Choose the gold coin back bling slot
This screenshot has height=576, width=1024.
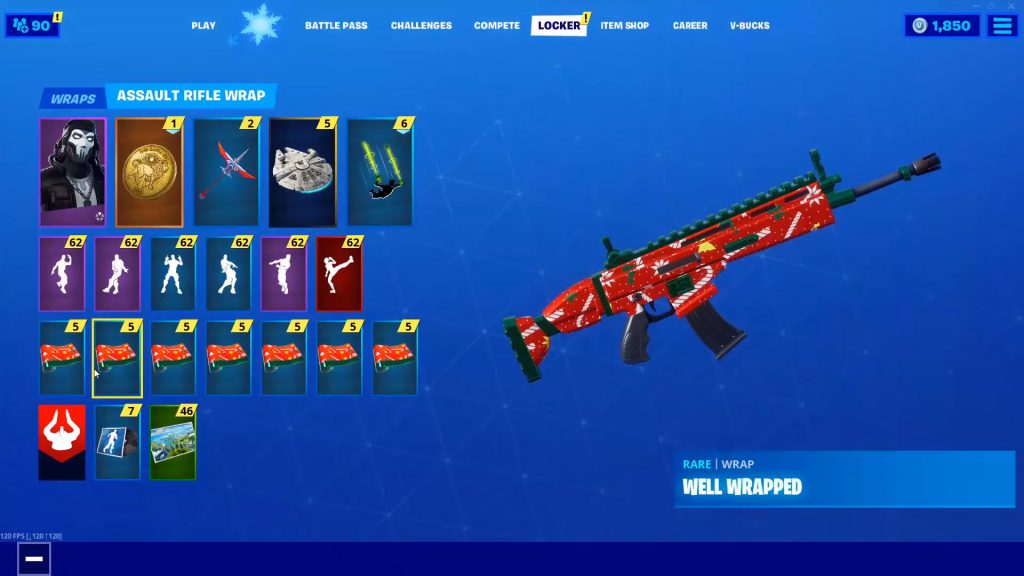pyautogui.click(x=149, y=172)
